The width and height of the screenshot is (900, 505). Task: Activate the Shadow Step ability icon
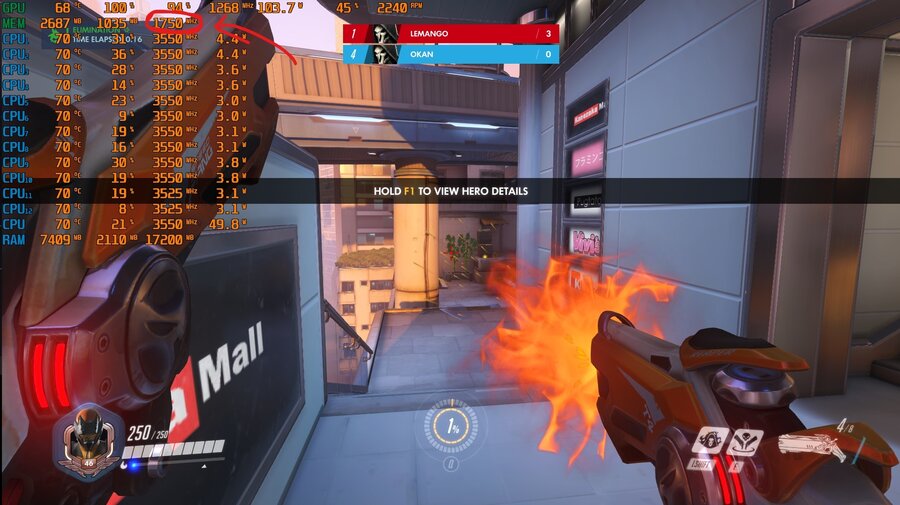[746, 442]
